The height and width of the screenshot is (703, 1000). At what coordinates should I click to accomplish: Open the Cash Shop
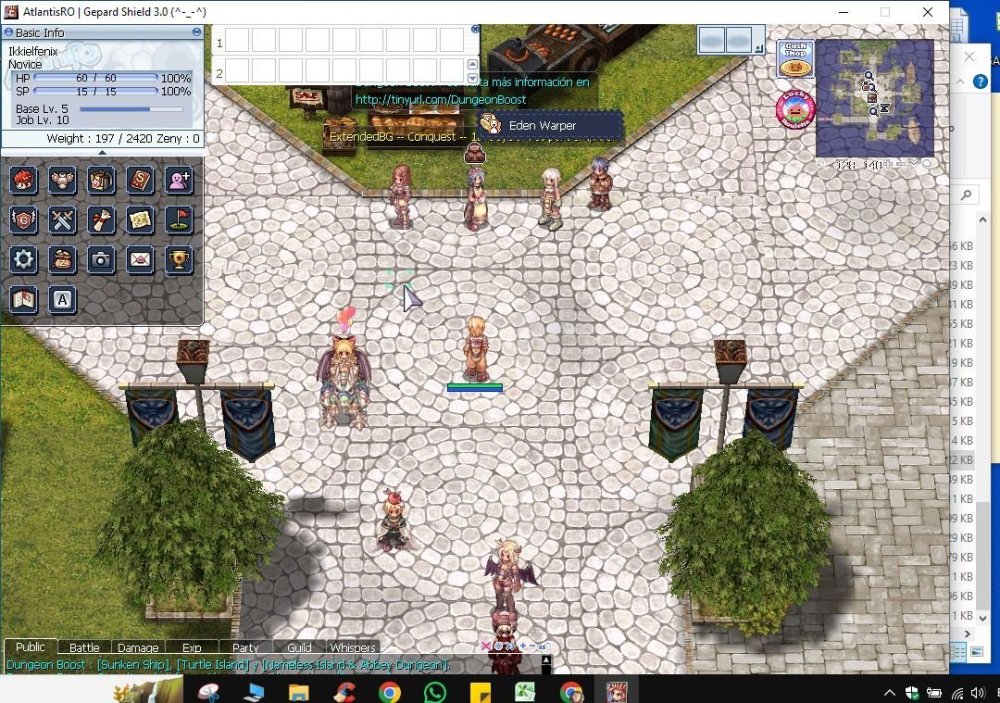795,60
